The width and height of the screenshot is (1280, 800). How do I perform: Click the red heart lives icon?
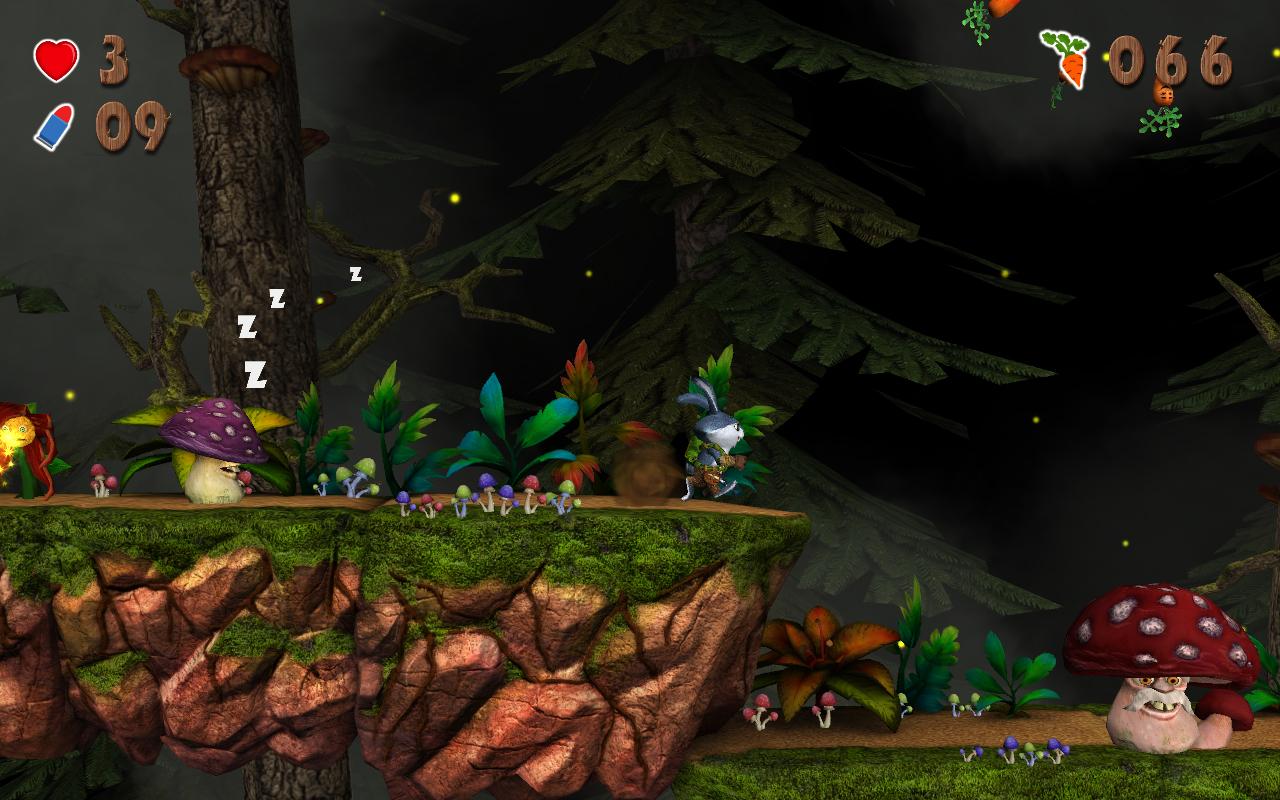pos(56,60)
